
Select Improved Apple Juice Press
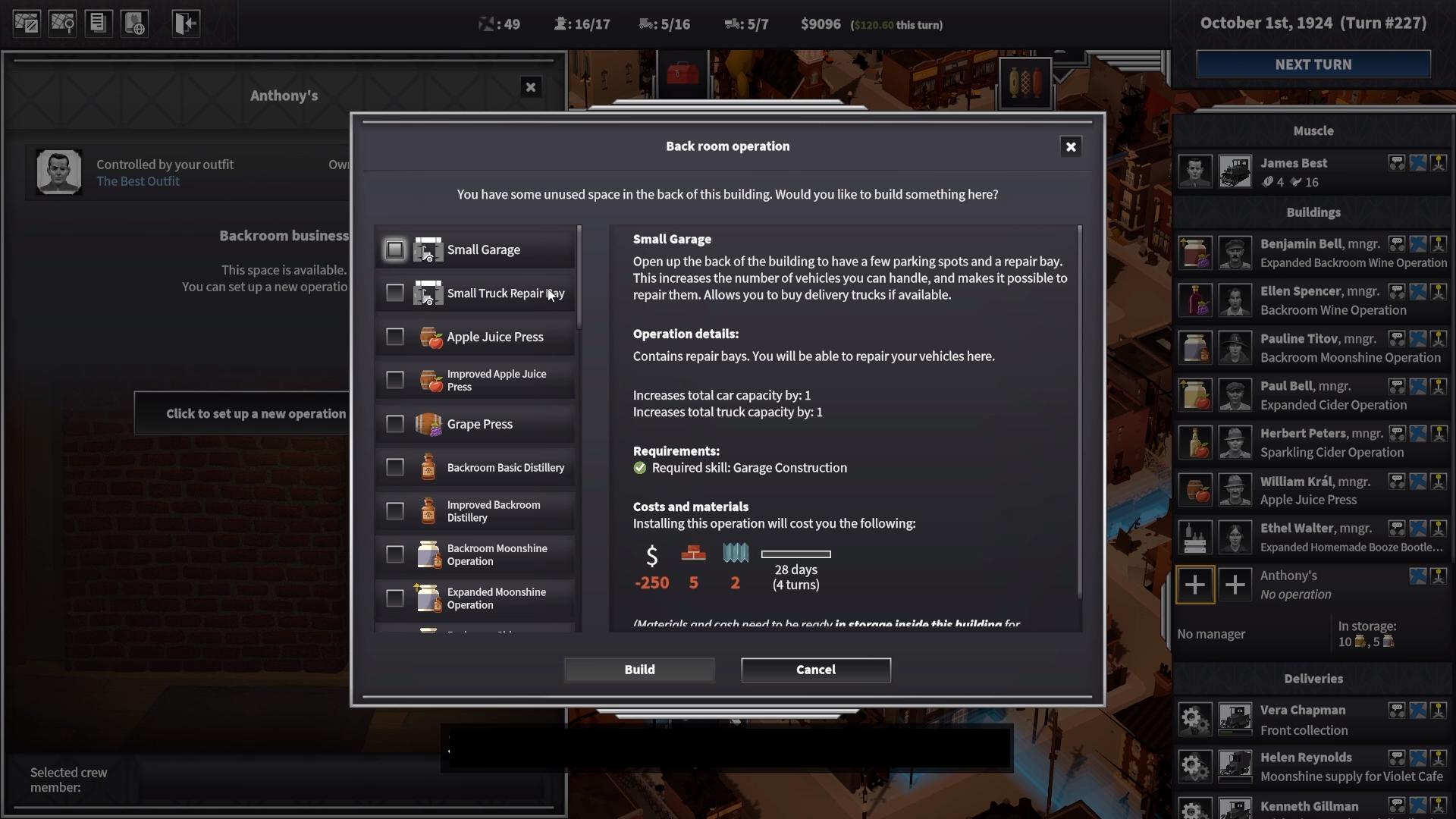tap(395, 380)
